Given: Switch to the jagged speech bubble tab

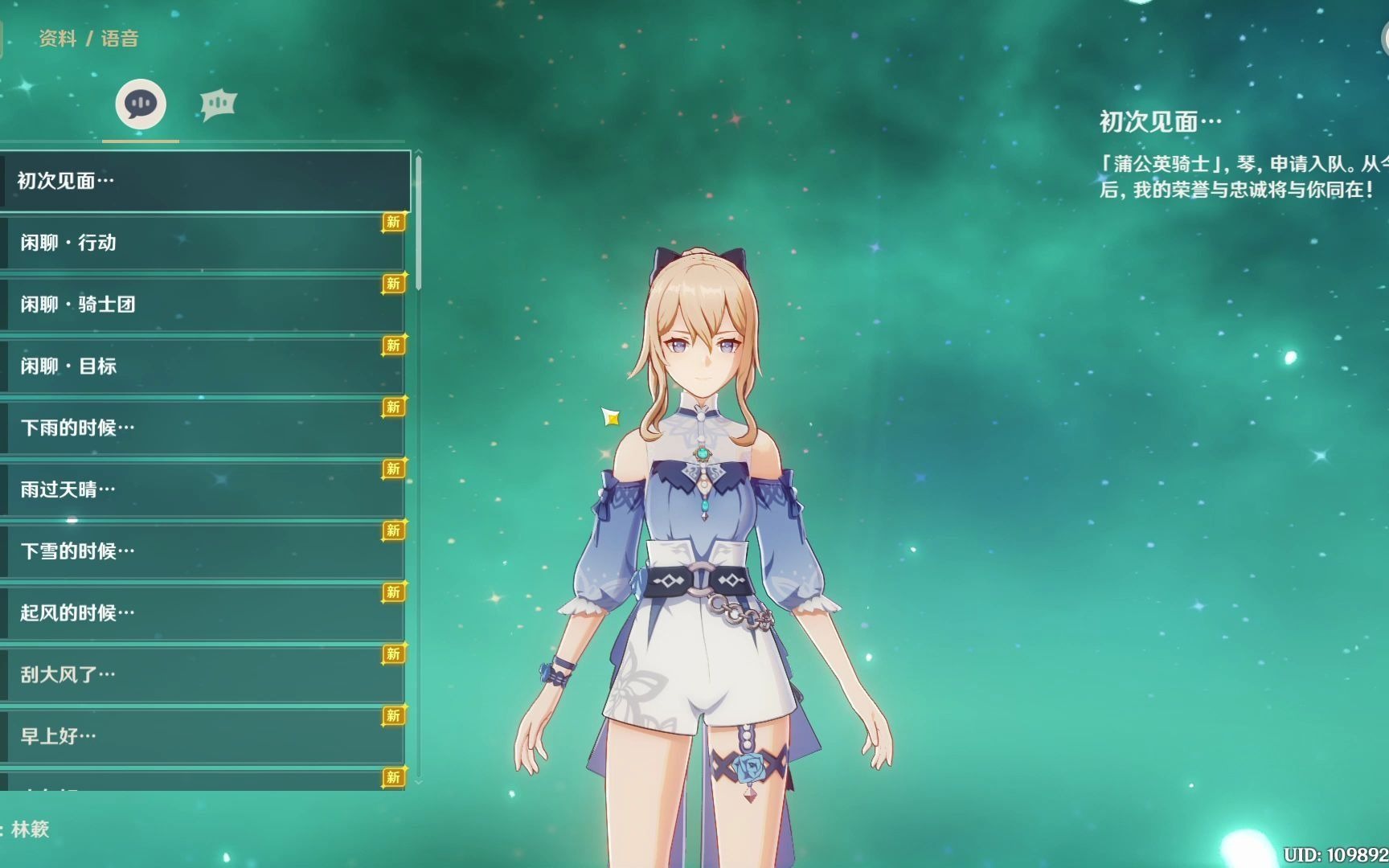Looking at the screenshot, I should (218, 104).
